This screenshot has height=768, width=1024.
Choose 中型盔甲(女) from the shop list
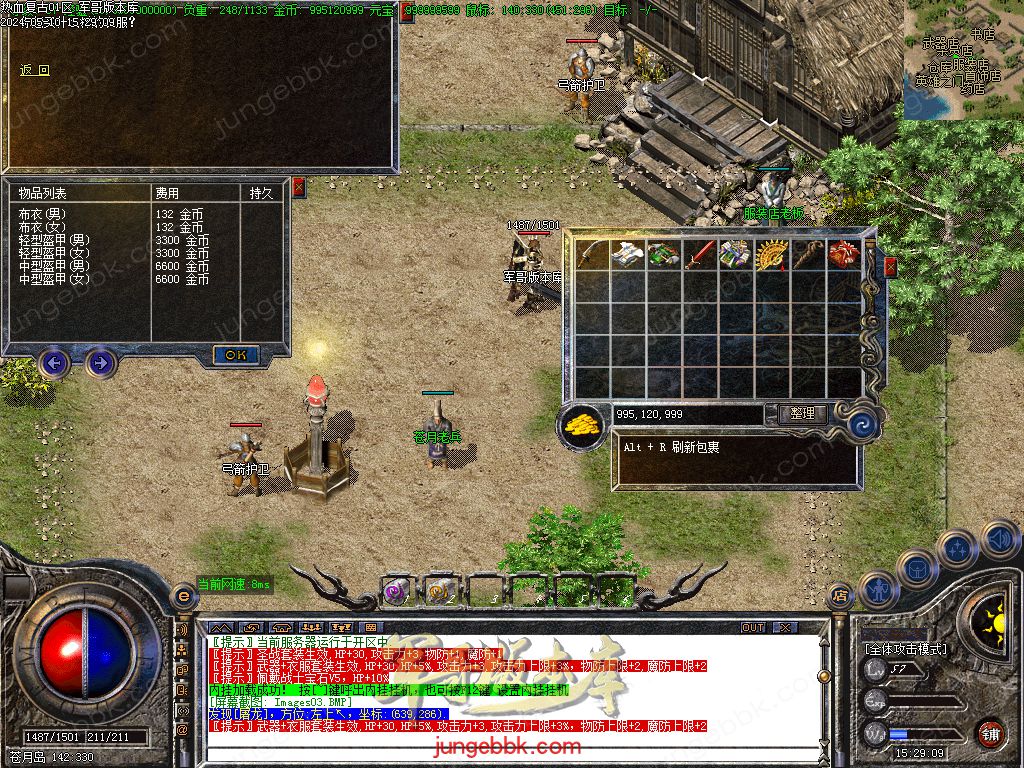[x=54, y=279]
